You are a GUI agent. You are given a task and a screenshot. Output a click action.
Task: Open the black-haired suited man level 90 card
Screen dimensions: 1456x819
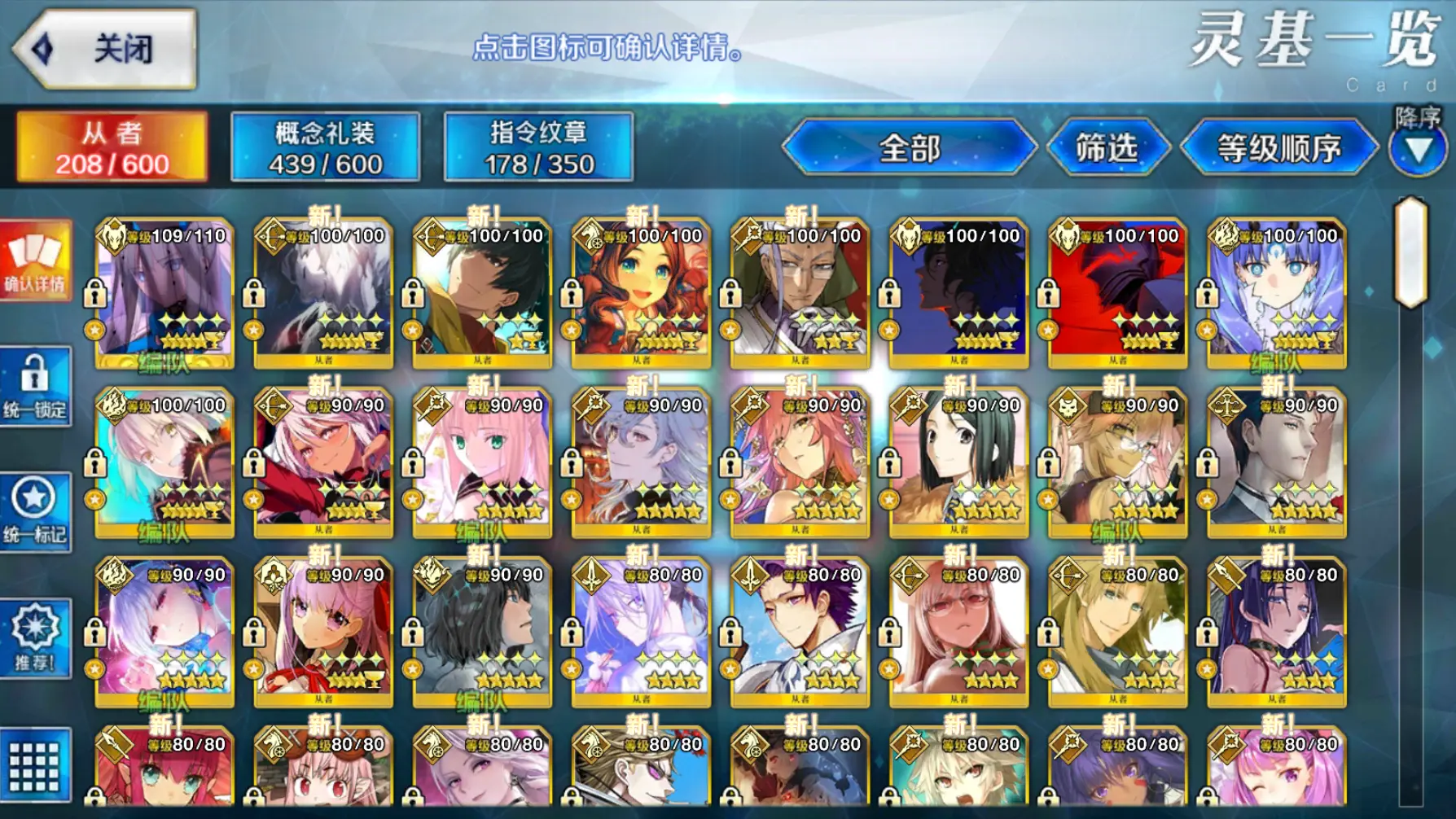(x=1276, y=462)
